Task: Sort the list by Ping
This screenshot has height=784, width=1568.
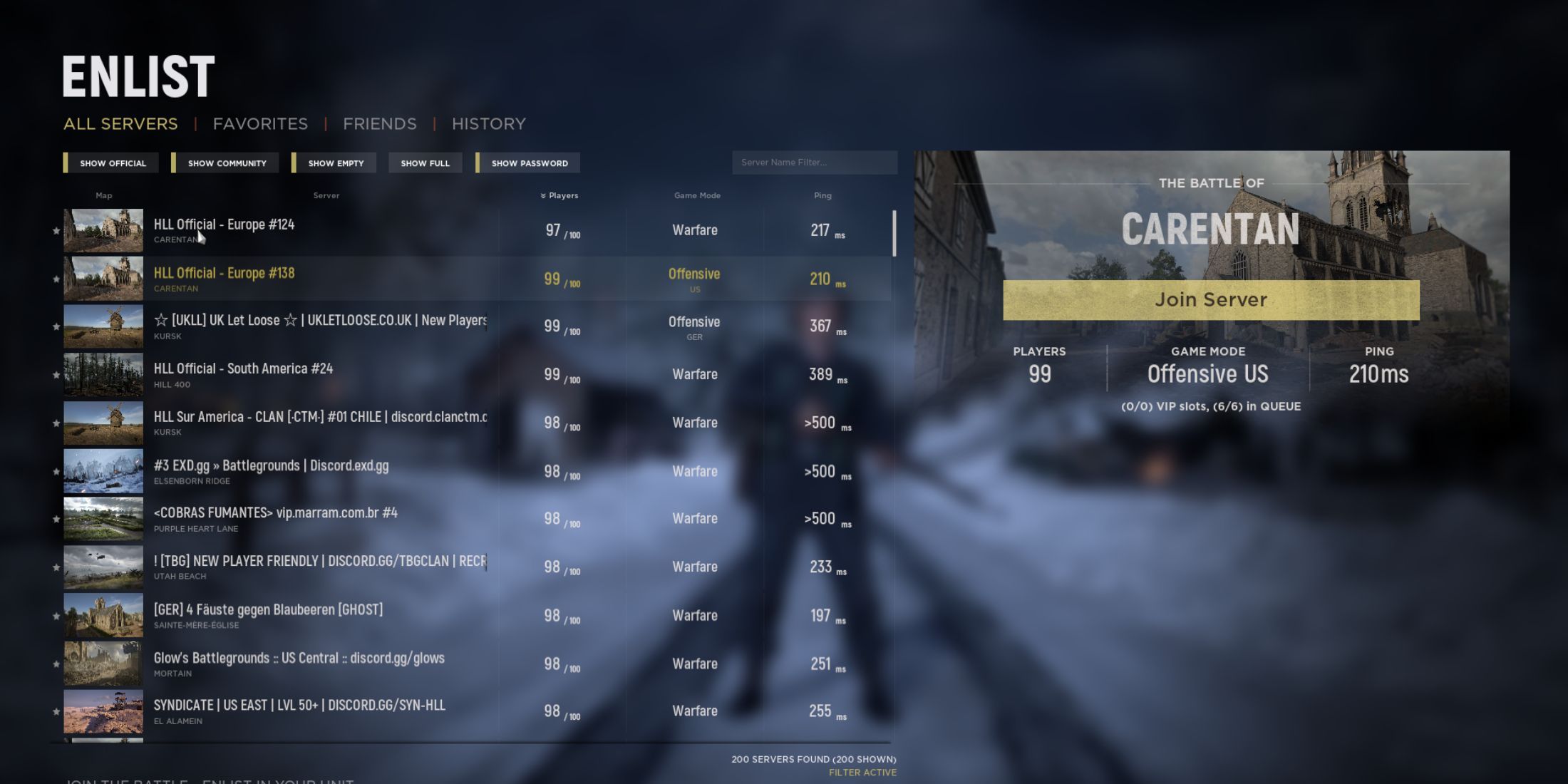Action: point(822,195)
